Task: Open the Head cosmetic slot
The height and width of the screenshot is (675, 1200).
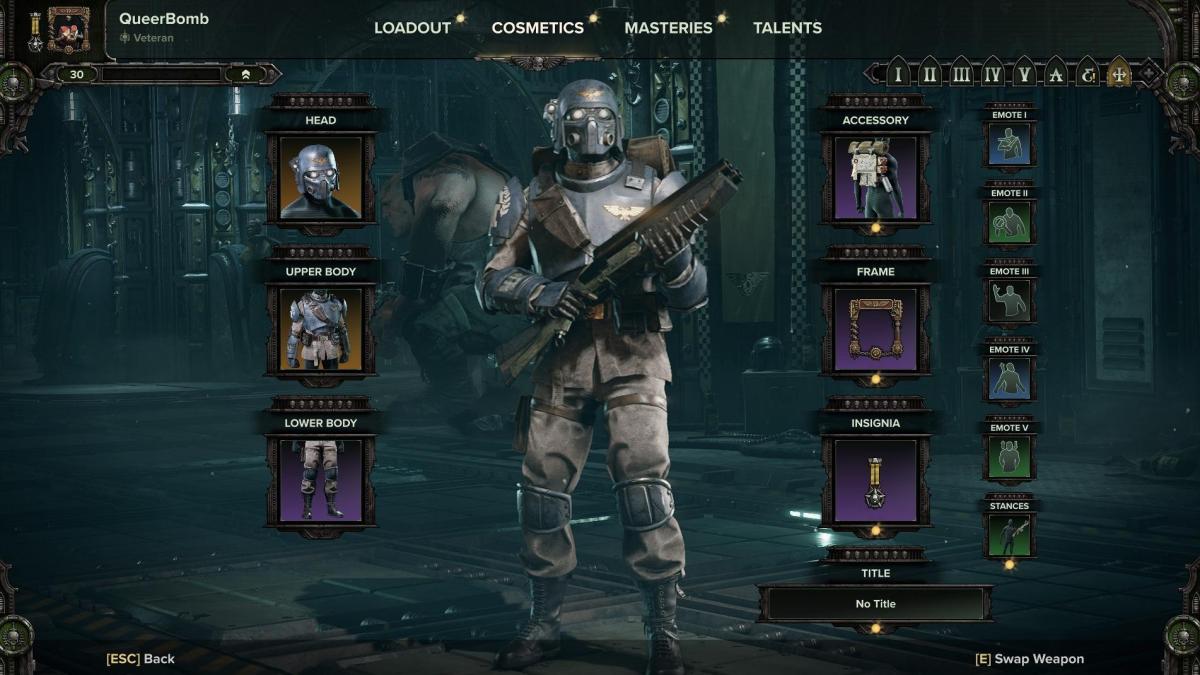Action: [x=321, y=178]
